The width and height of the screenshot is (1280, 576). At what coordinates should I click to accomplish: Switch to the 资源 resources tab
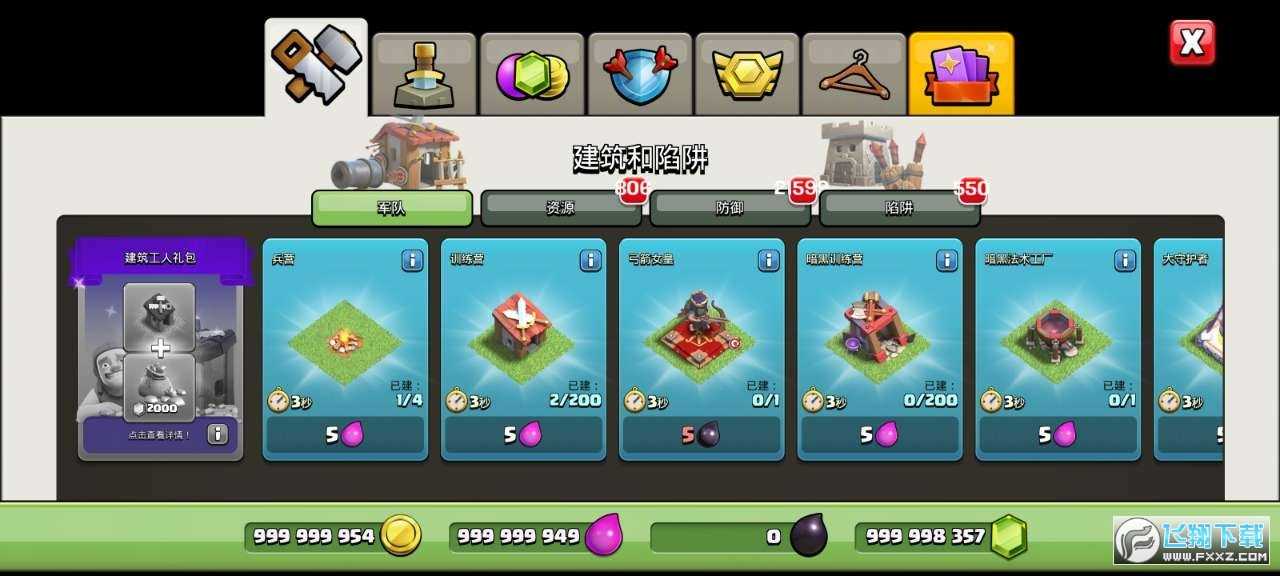coord(560,208)
